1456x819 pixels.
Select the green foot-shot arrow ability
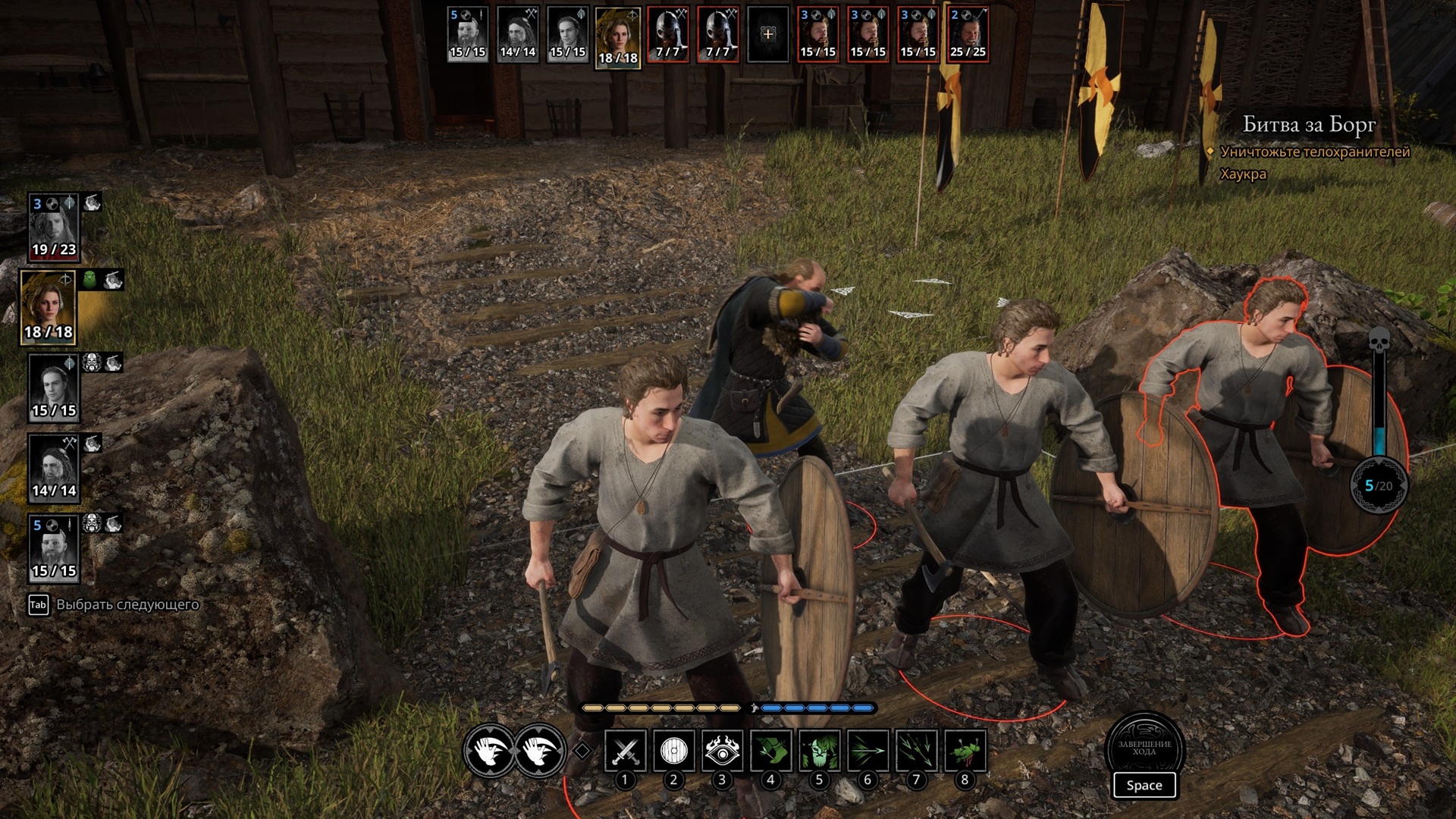[770, 751]
